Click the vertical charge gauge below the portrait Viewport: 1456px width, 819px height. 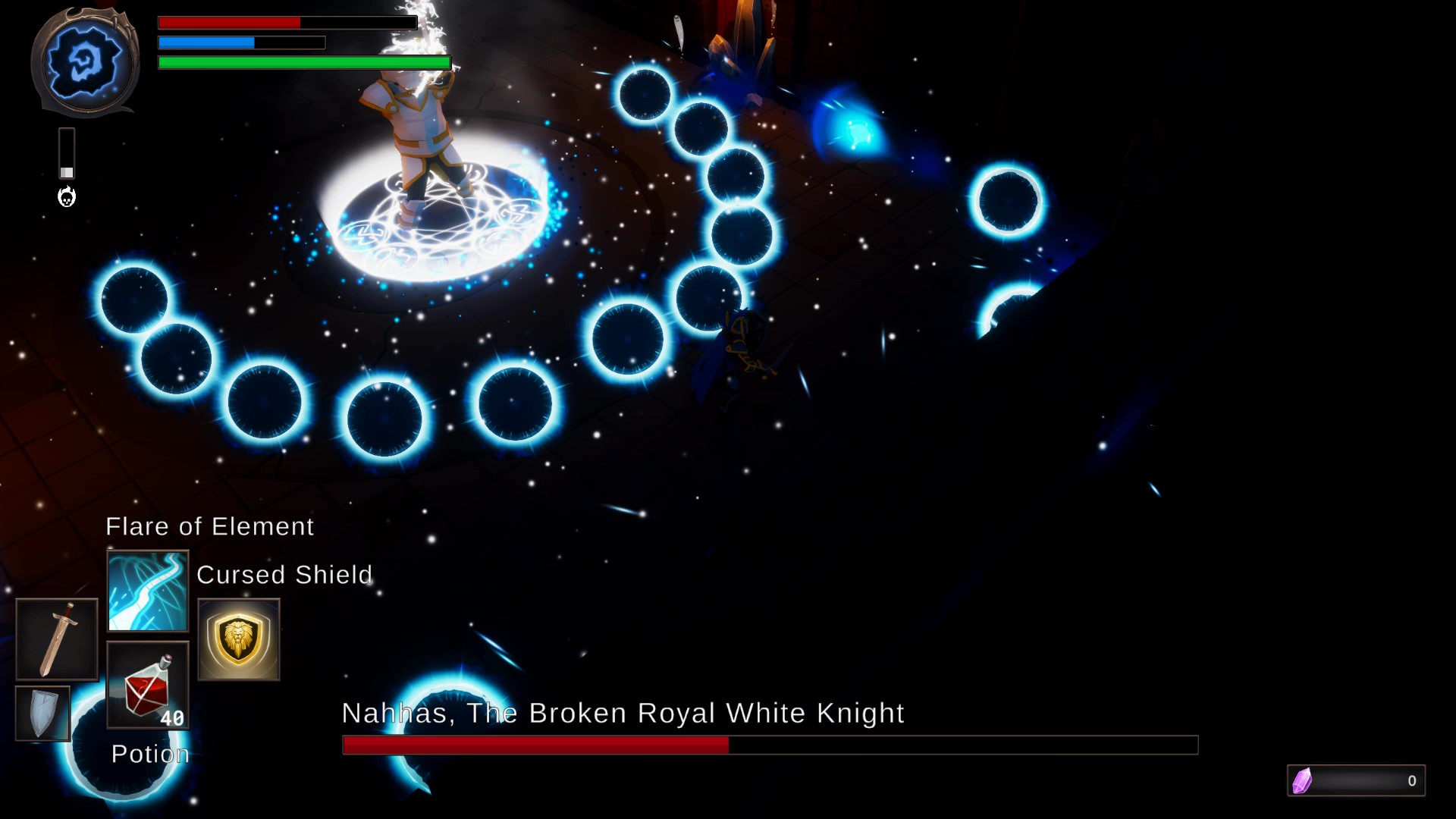coord(67,152)
